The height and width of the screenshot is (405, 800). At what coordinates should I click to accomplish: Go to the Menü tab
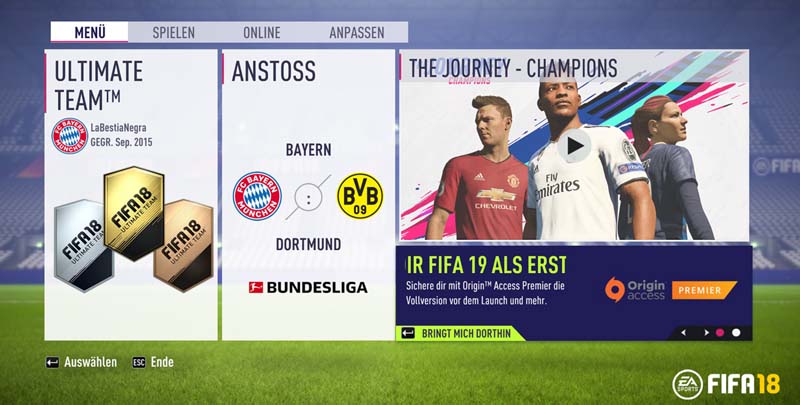click(x=89, y=32)
